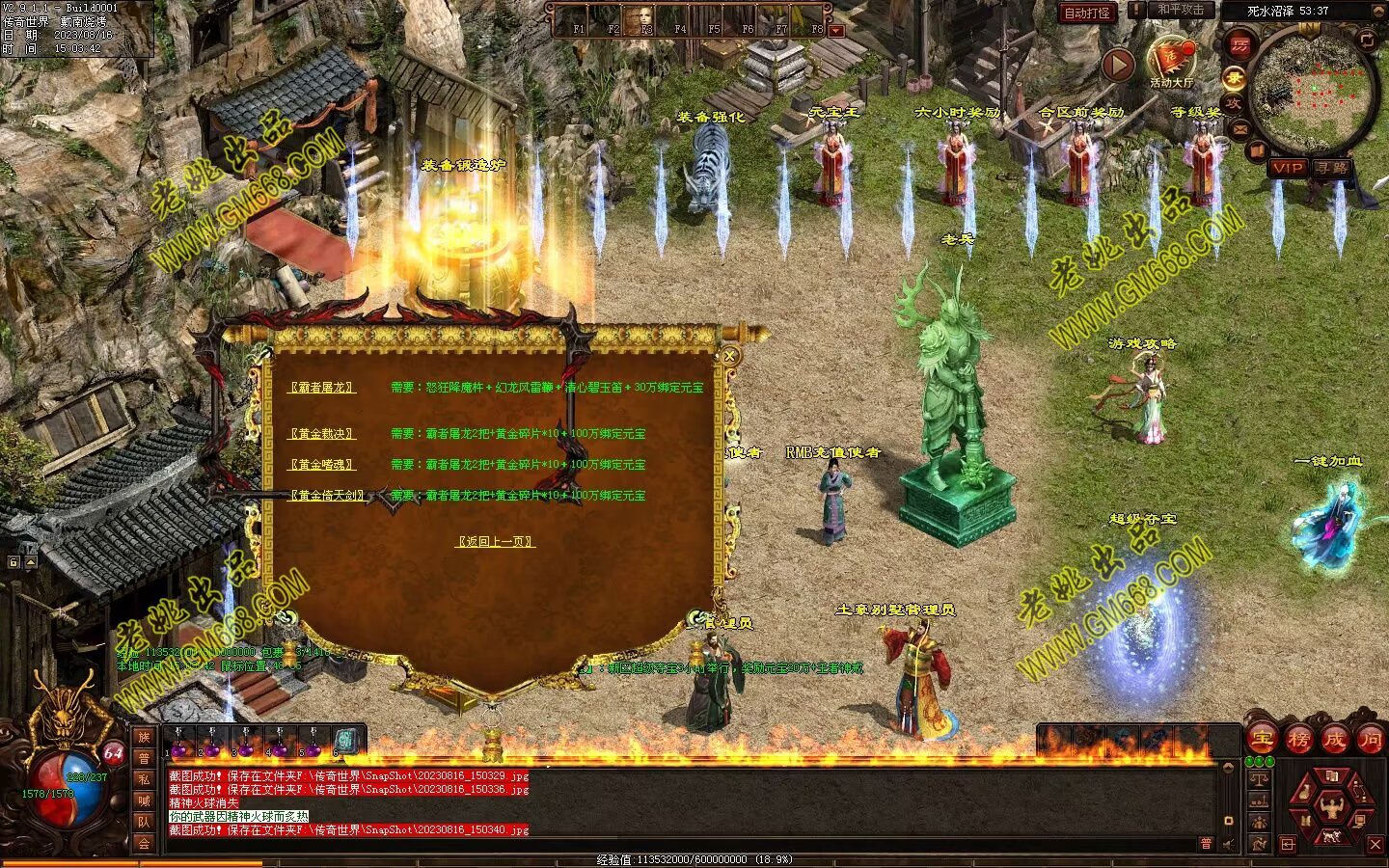Go back via 返回上一页
Screen dimensions: 1389x868
point(495,542)
